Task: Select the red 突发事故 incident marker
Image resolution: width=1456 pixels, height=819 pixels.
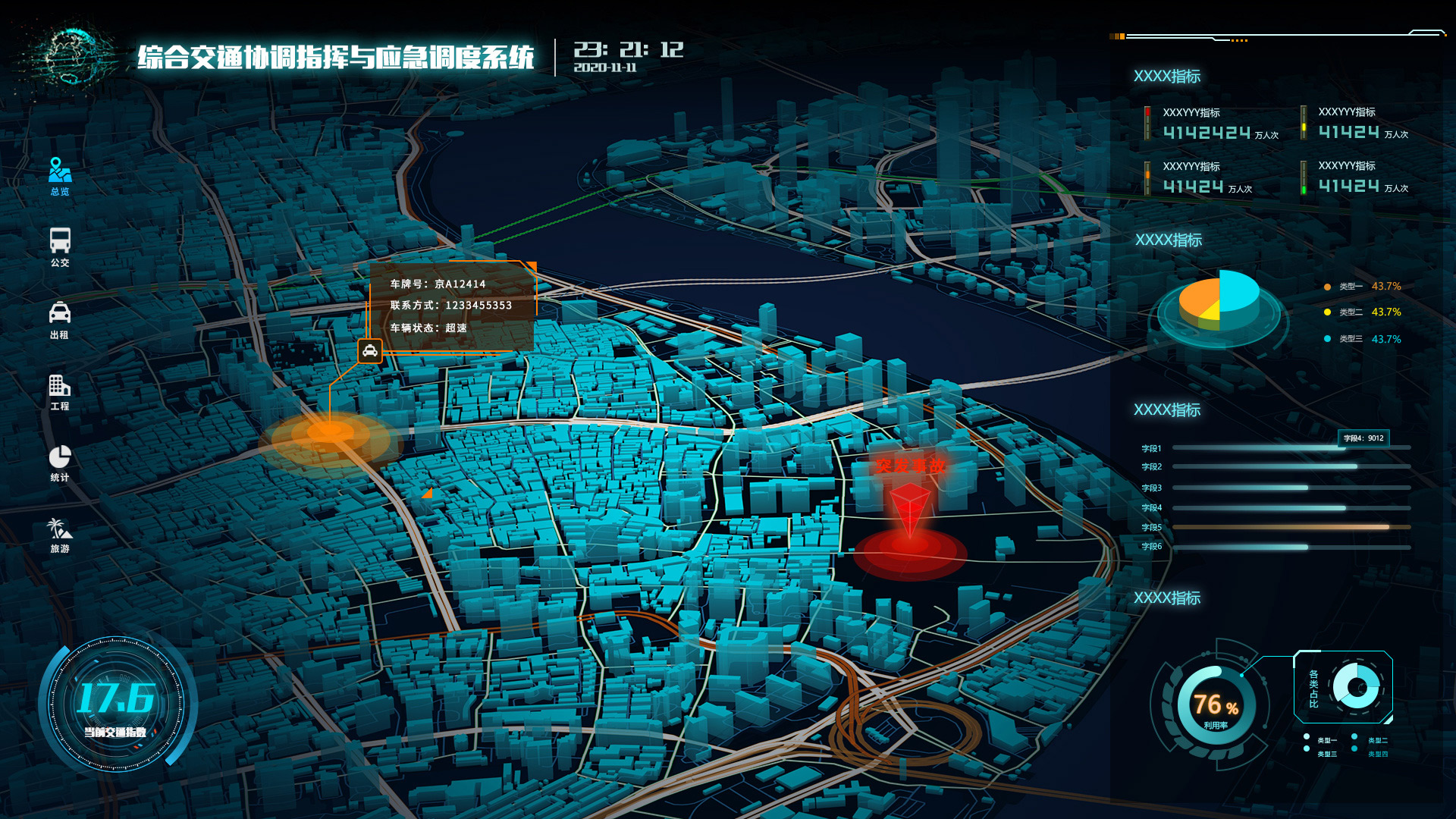Action: pos(910,507)
